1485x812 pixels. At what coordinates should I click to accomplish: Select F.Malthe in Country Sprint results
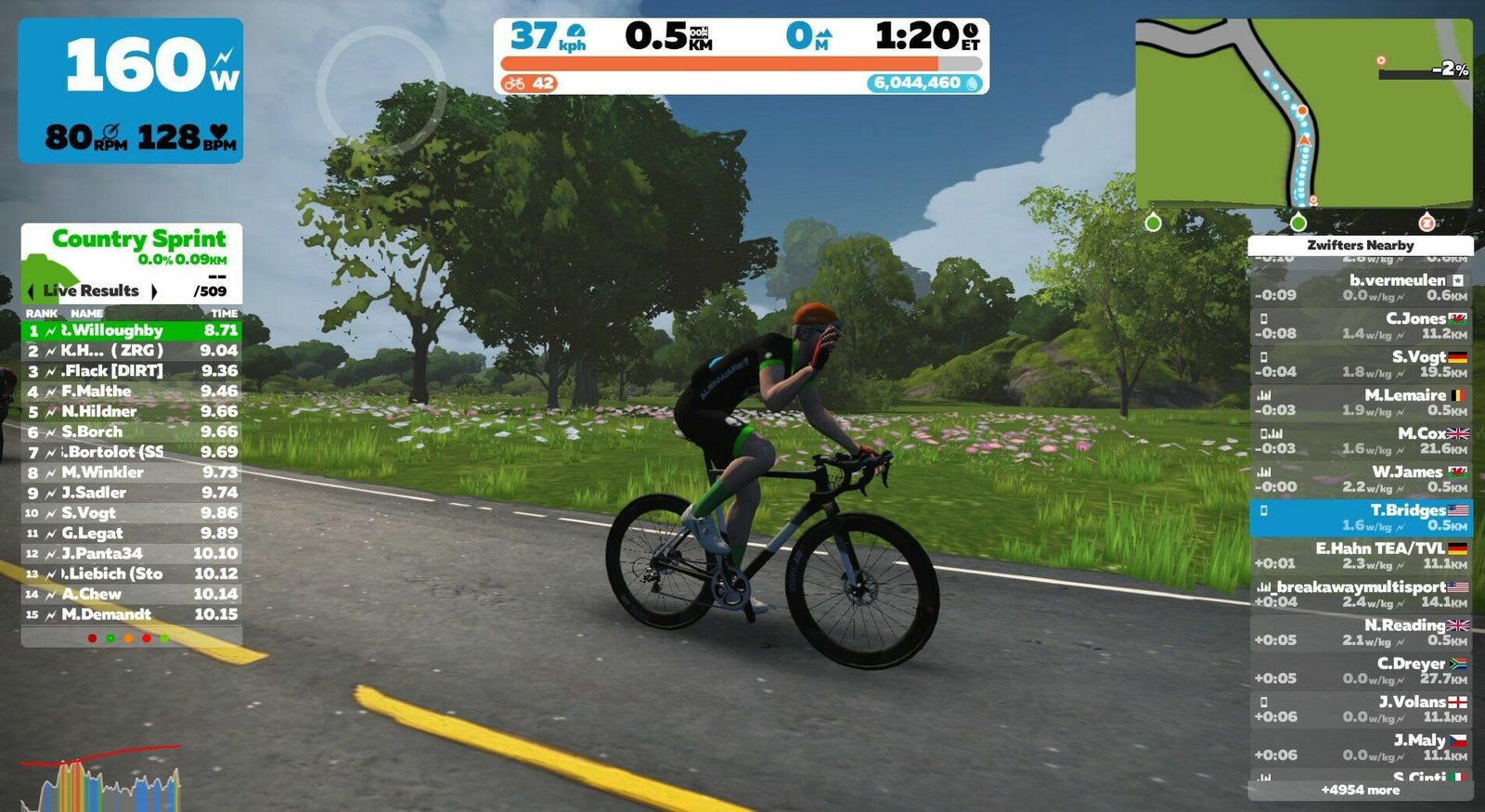click(x=131, y=392)
